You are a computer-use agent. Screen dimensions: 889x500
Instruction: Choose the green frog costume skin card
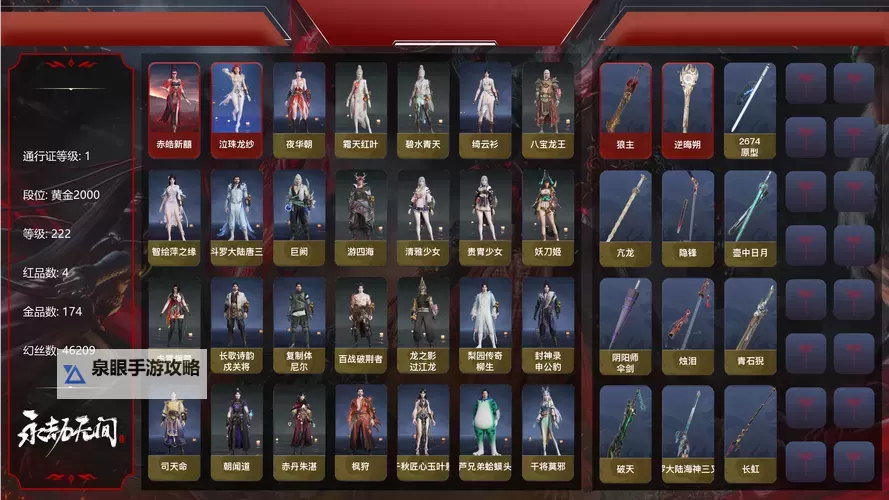(484, 430)
